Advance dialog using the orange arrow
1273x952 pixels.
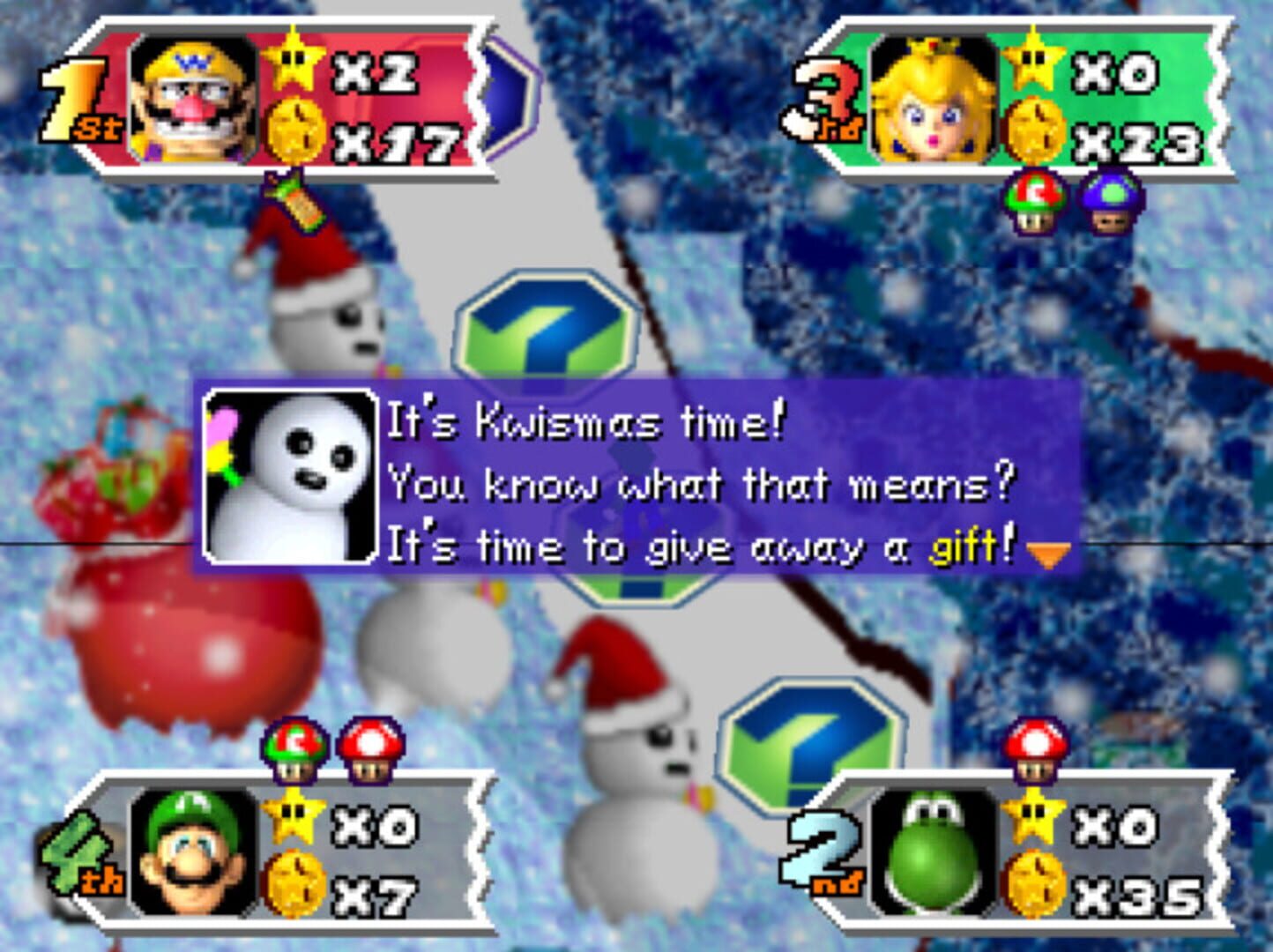pyautogui.click(x=1049, y=551)
